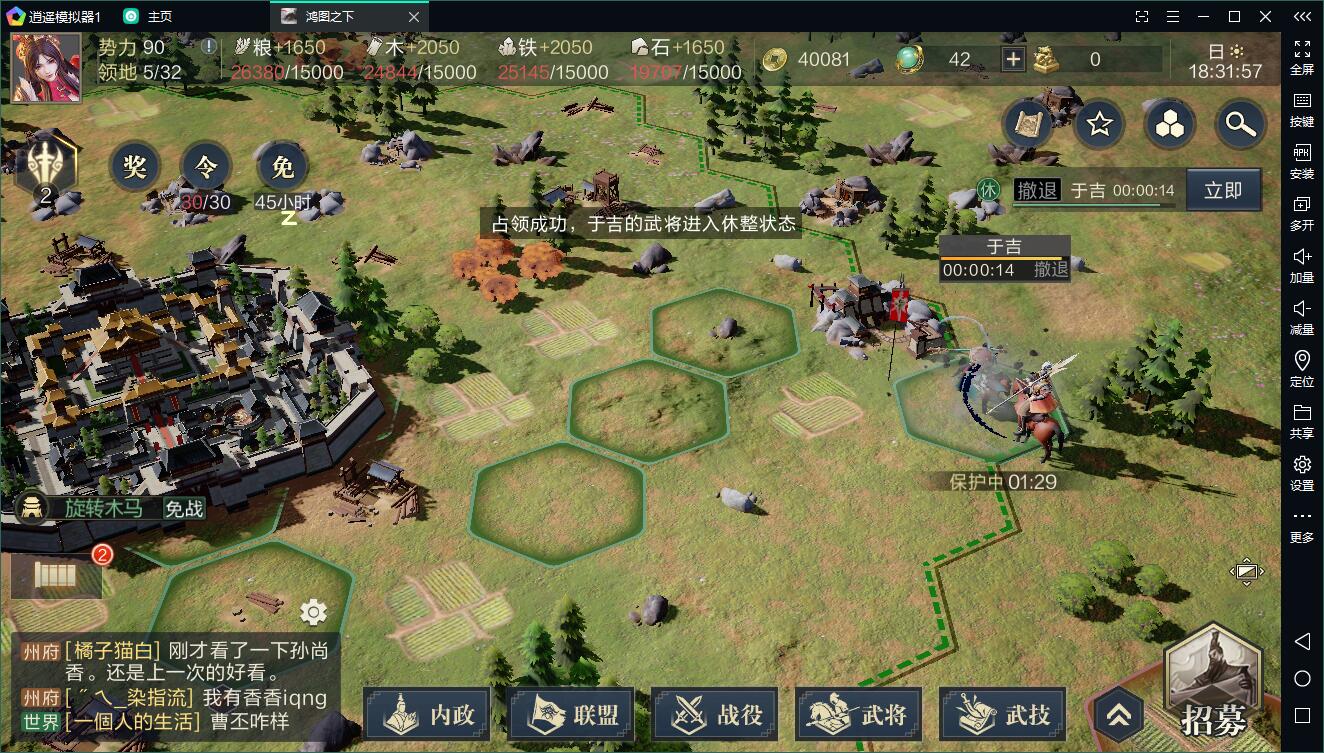
Task: Open the 战役 campaign menu
Action: 716,714
